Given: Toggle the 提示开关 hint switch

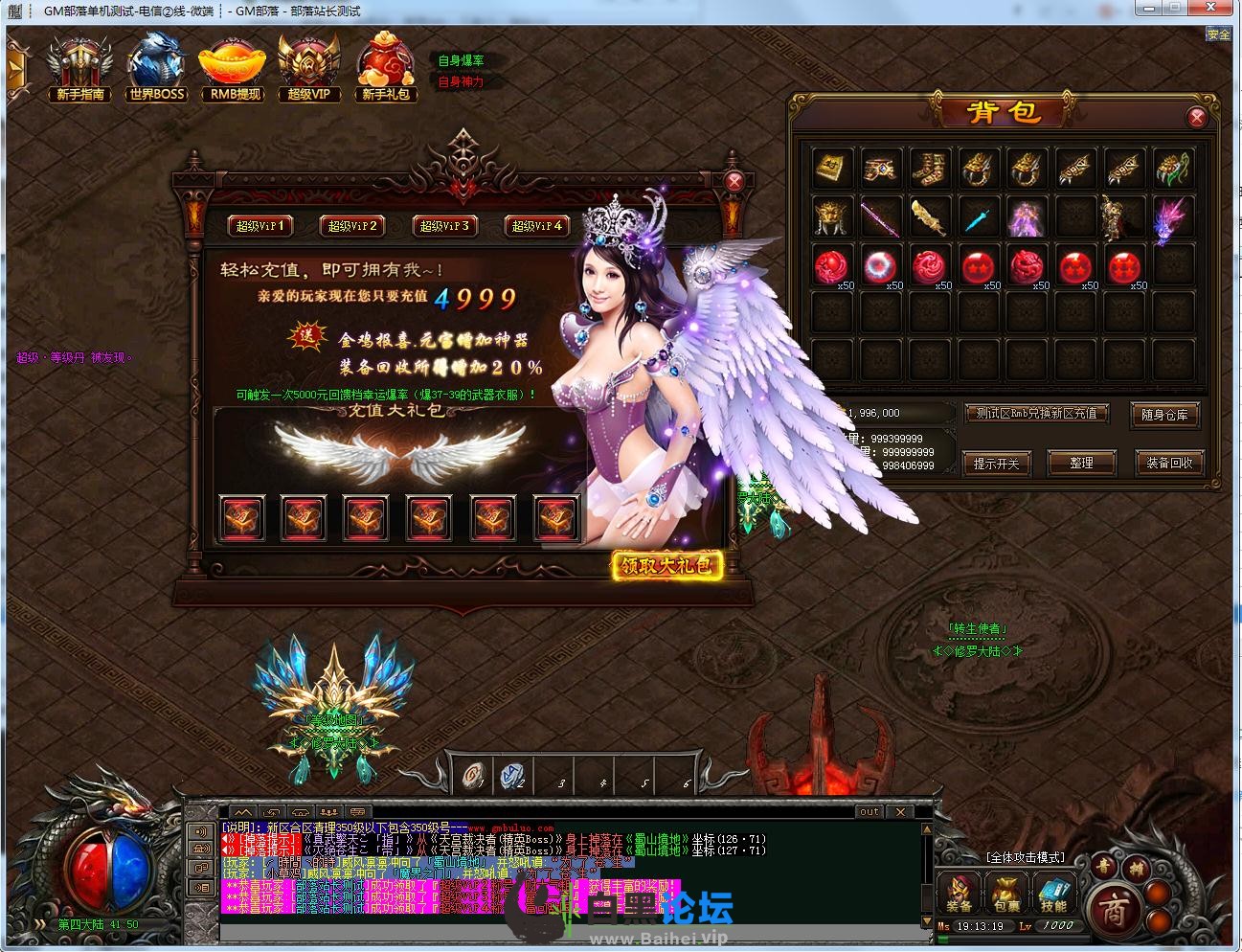Looking at the screenshot, I should [996, 463].
